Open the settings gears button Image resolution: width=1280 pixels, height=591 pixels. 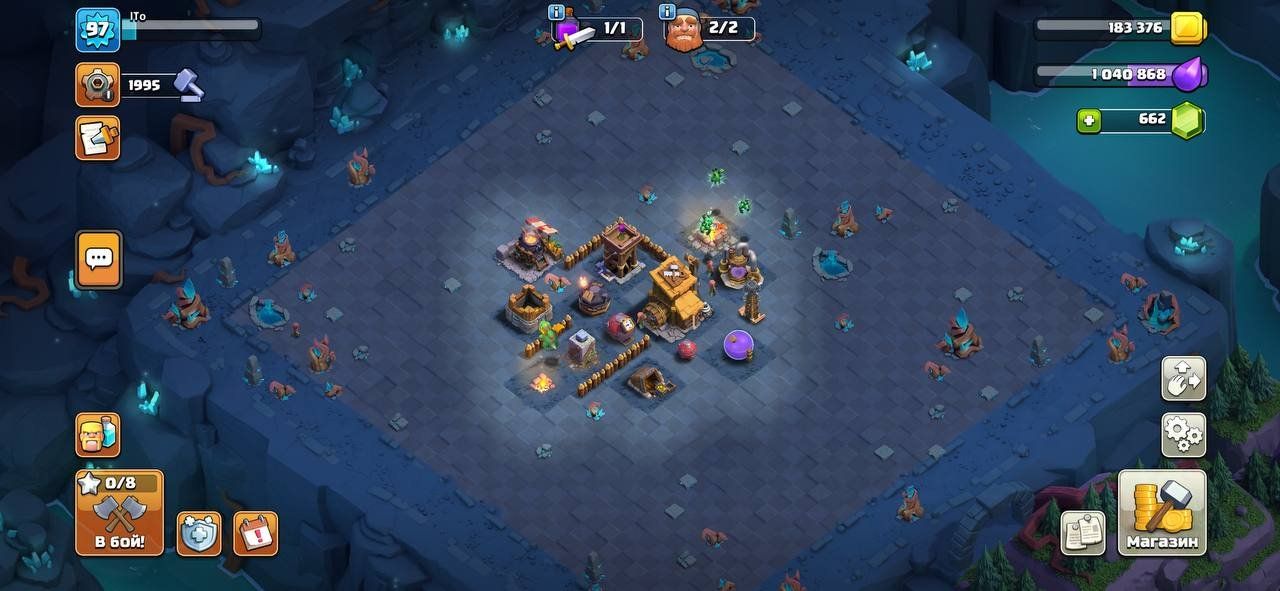(x=1183, y=435)
